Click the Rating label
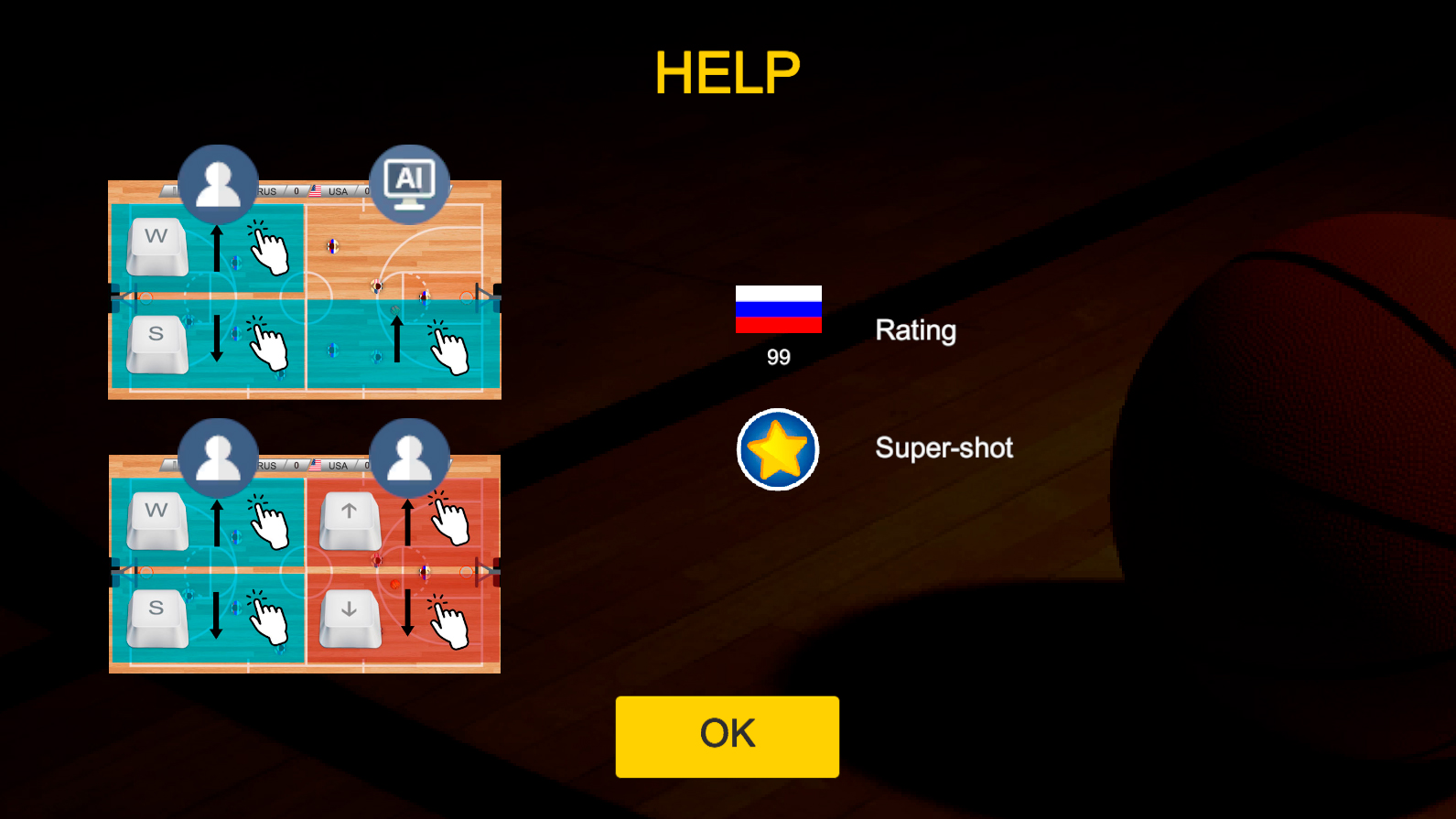This screenshot has width=1456, height=819. 915,330
